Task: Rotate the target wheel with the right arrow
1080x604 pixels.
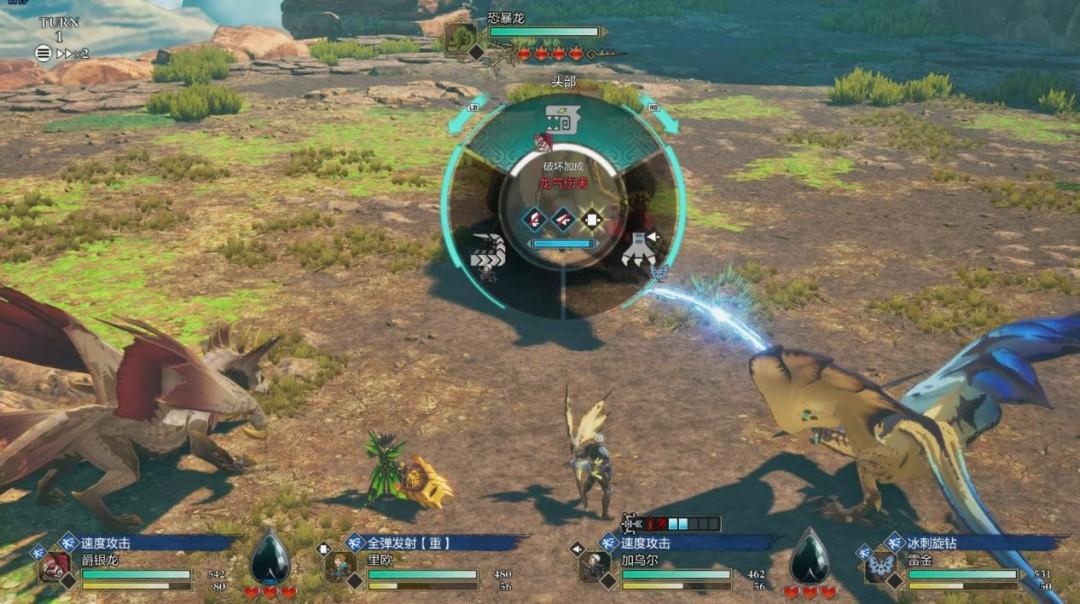Action: [x=664, y=118]
